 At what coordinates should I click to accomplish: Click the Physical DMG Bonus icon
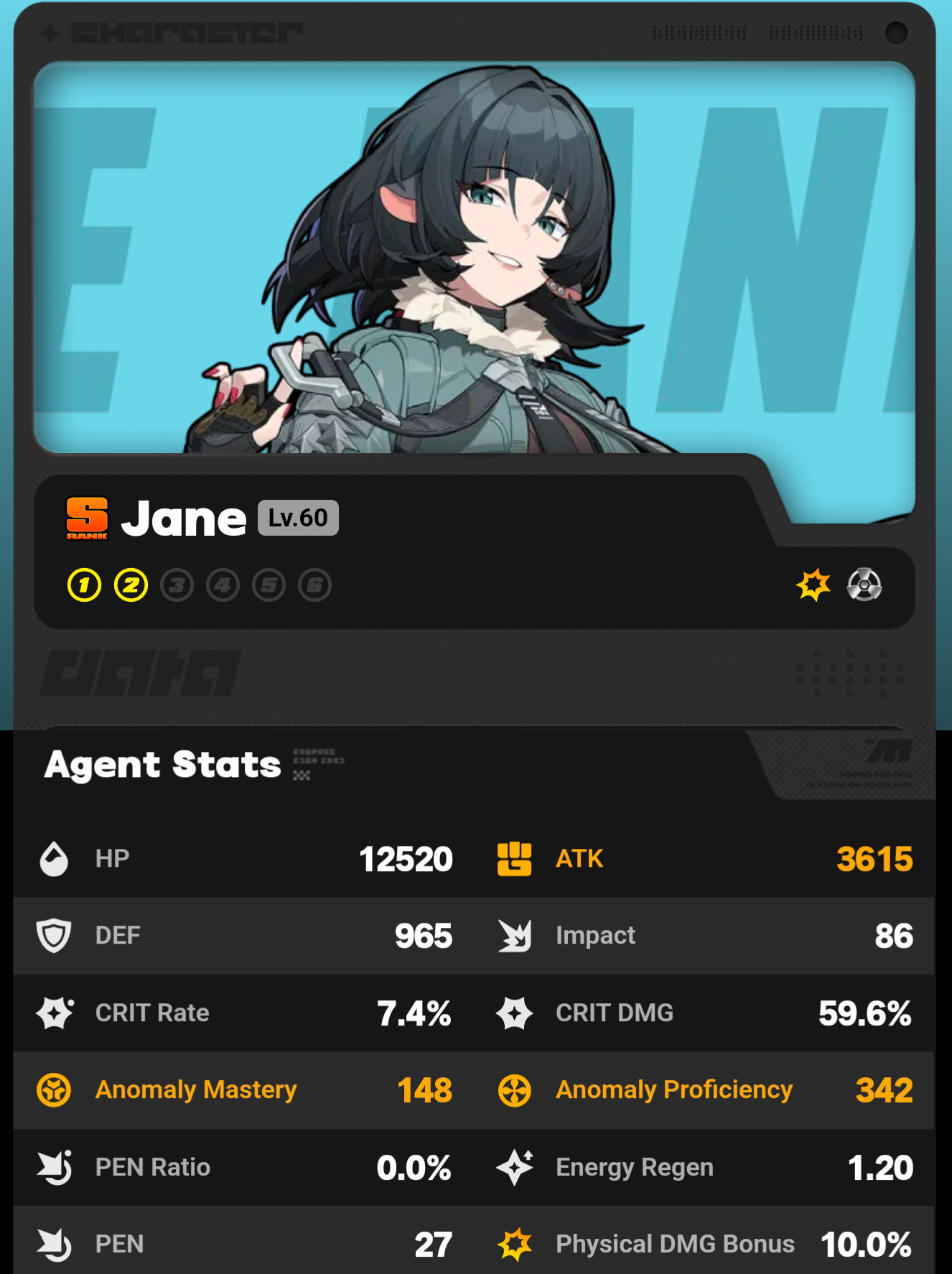click(x=513, y=1242)
